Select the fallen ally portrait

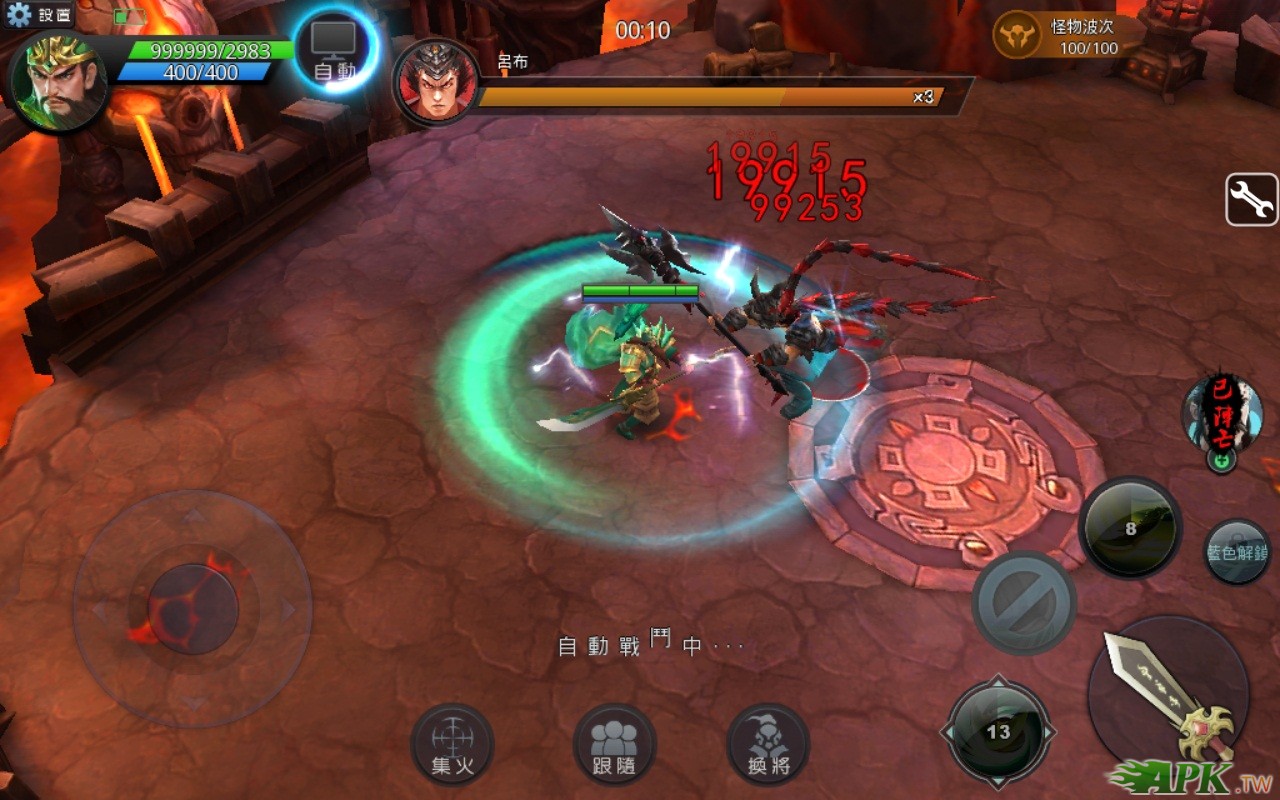[x=1222, y=412]
